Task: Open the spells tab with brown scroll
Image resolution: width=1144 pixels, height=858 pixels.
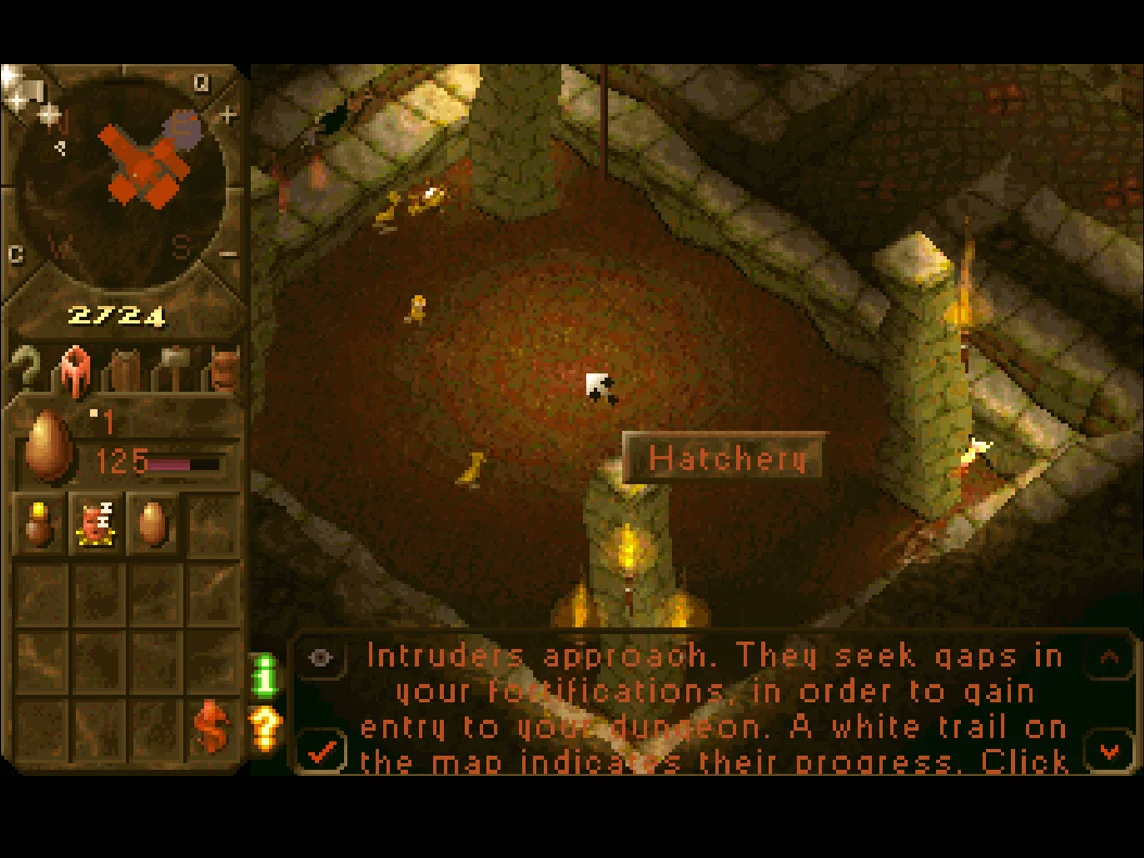Action: 124,370
